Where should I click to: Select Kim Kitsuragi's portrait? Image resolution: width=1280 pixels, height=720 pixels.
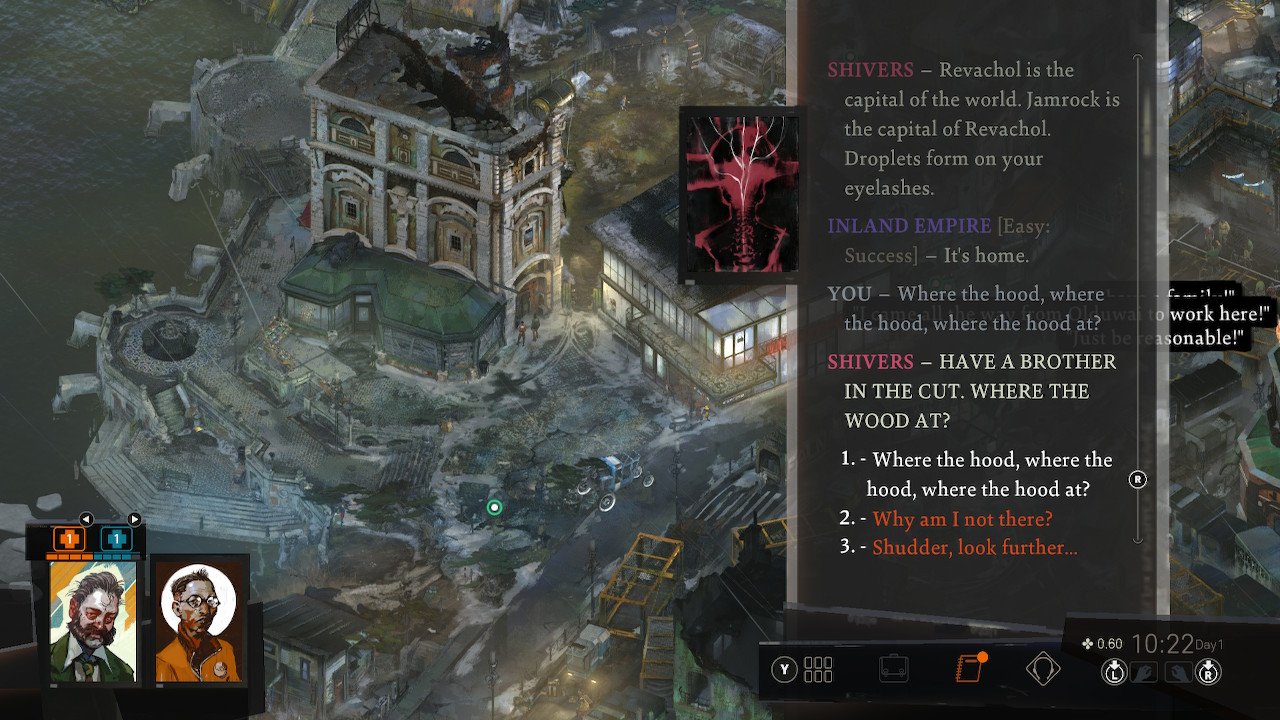point(197,621)
